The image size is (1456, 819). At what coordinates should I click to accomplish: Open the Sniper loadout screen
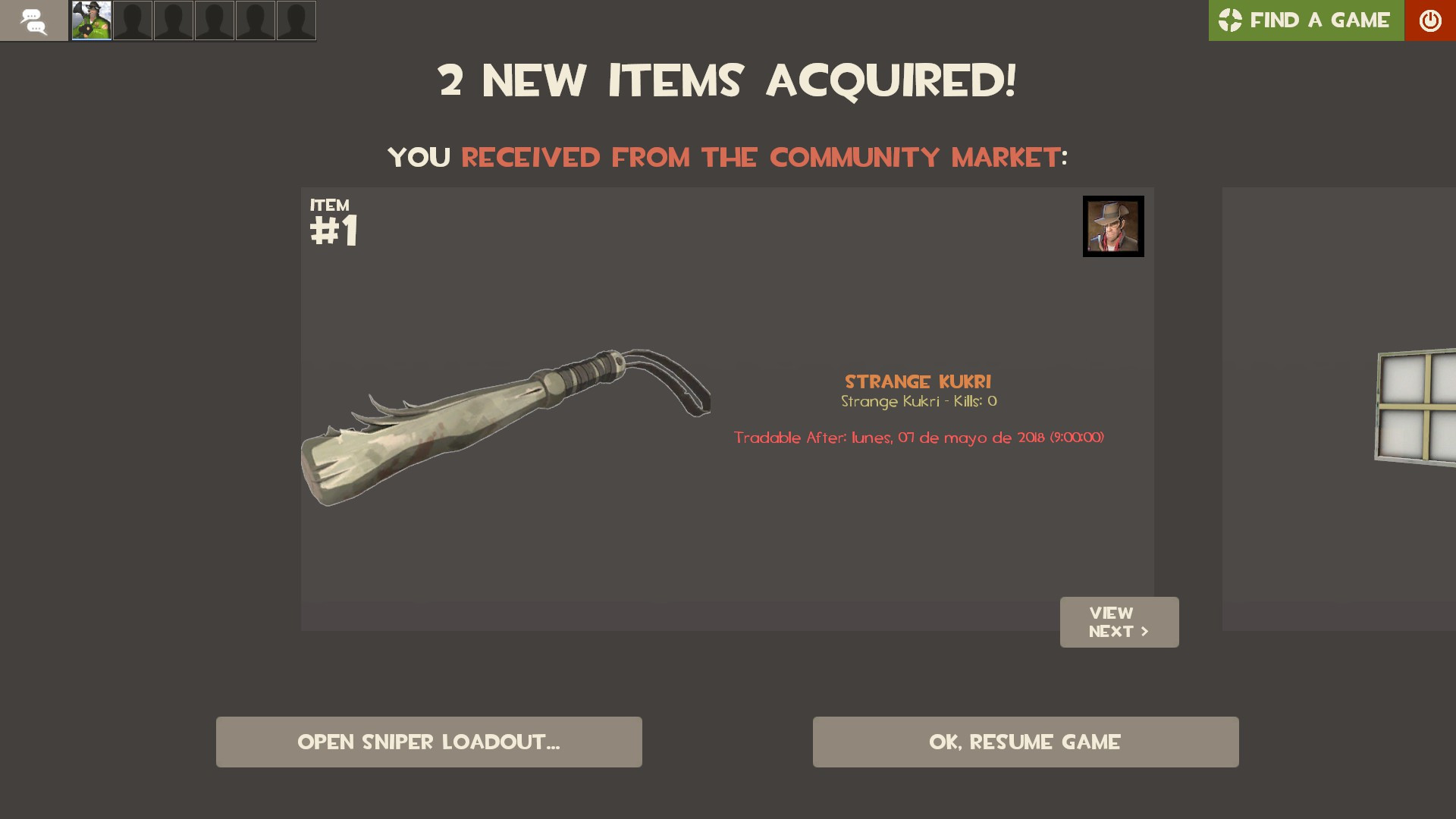pos(428,742)
